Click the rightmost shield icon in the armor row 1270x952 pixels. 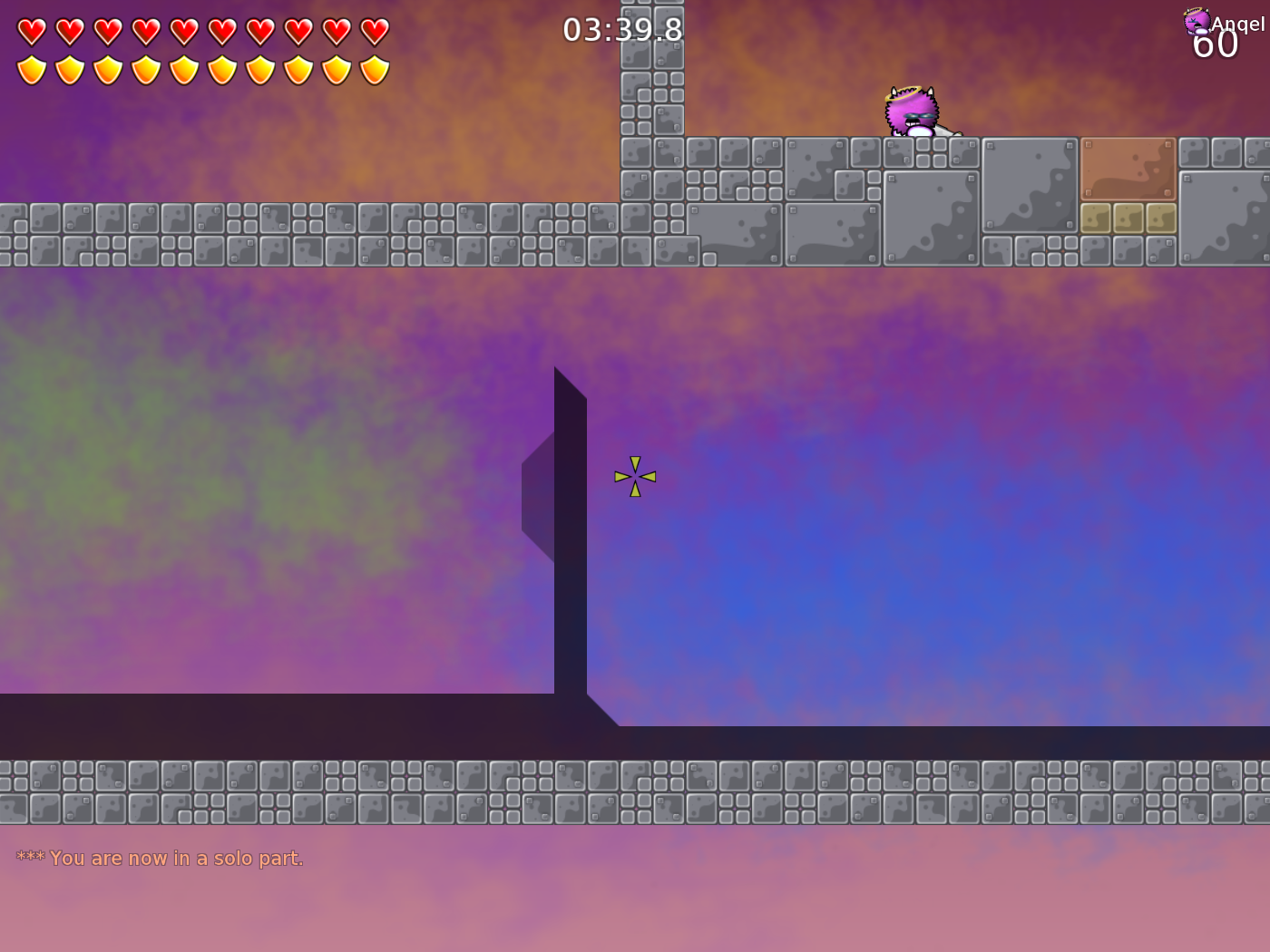[374, 68]
